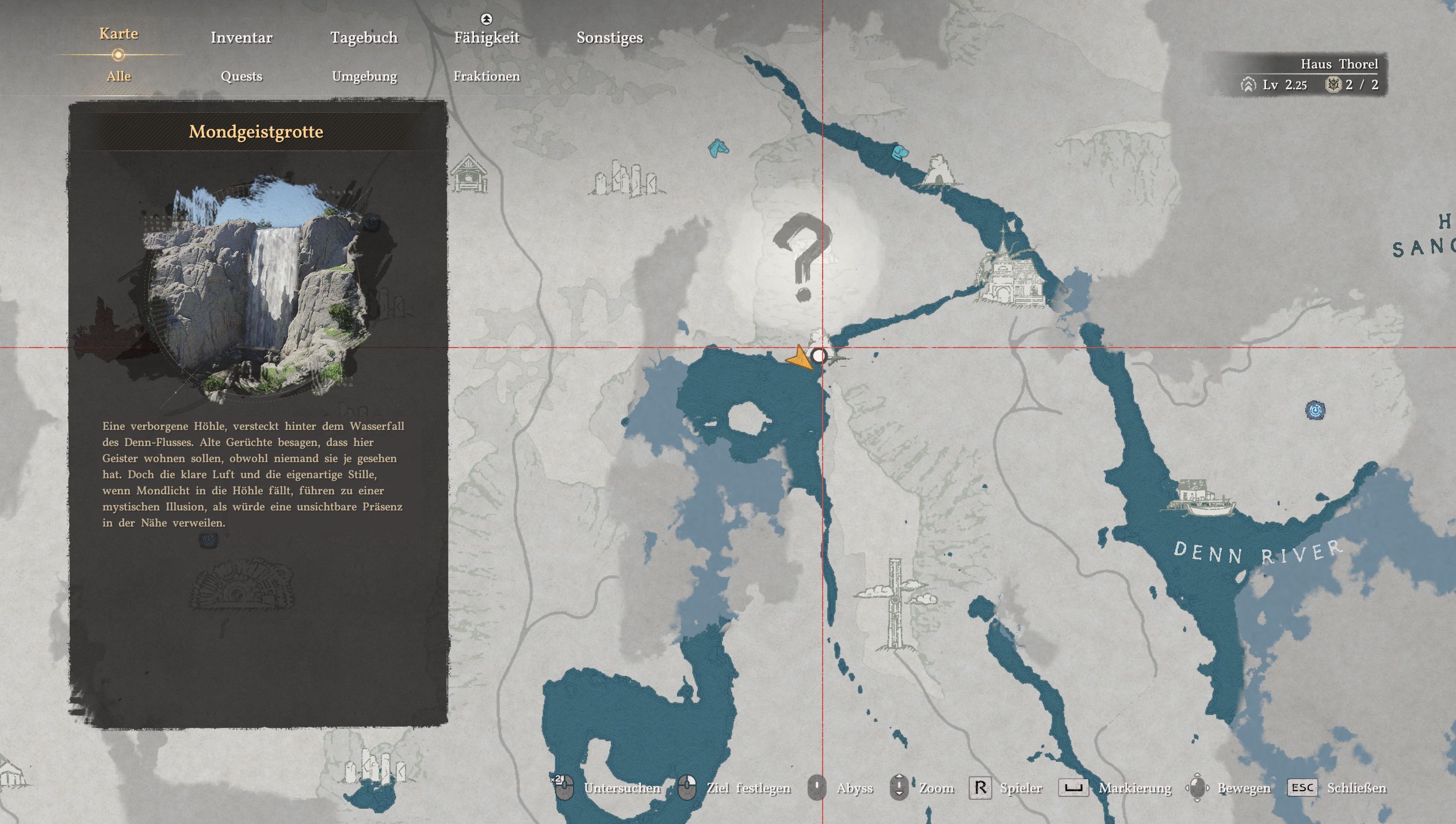Switch to the Inventar tab
Viewport: 1456px width, 824px height.
[241, 37]
